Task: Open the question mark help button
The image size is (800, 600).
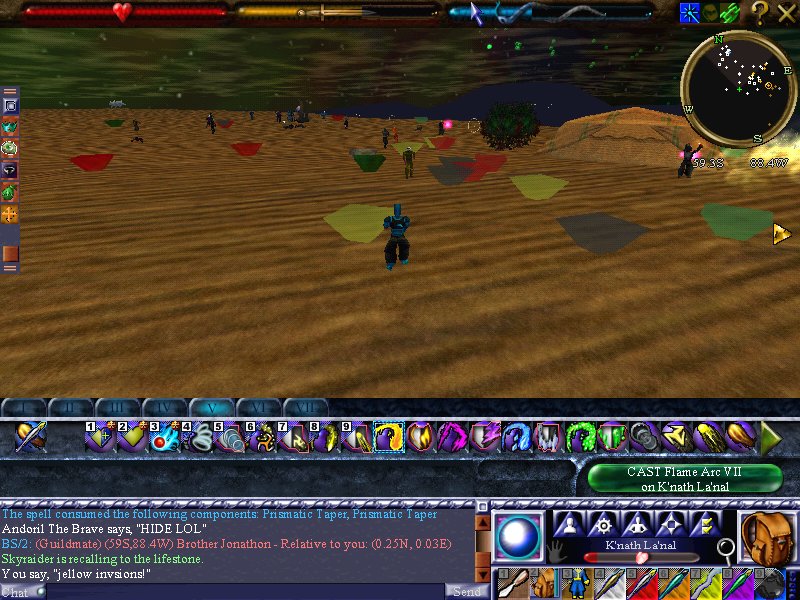Action: click(x=760, y=12)
